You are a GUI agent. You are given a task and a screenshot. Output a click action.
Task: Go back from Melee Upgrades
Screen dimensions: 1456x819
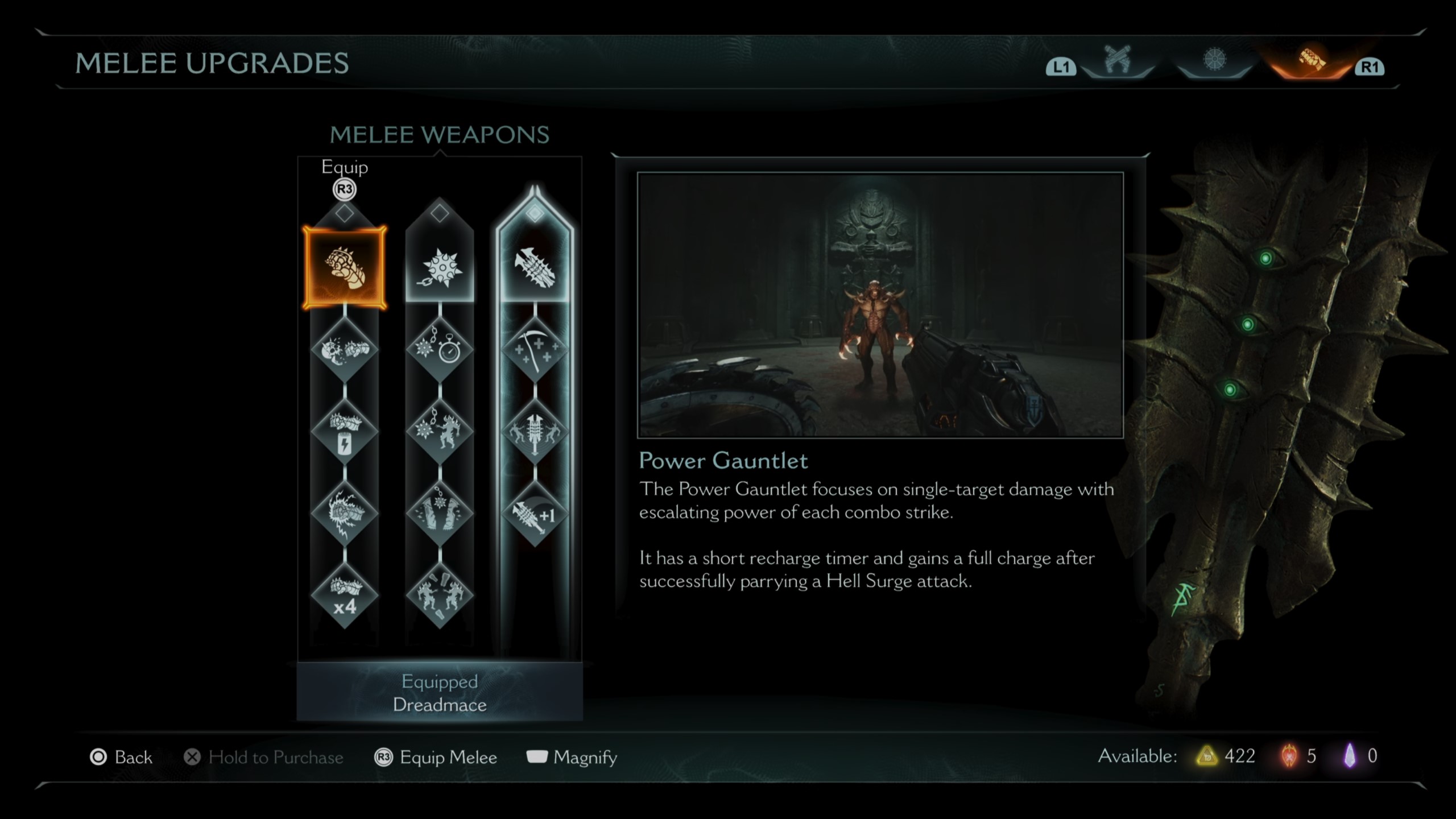[122, 757]
